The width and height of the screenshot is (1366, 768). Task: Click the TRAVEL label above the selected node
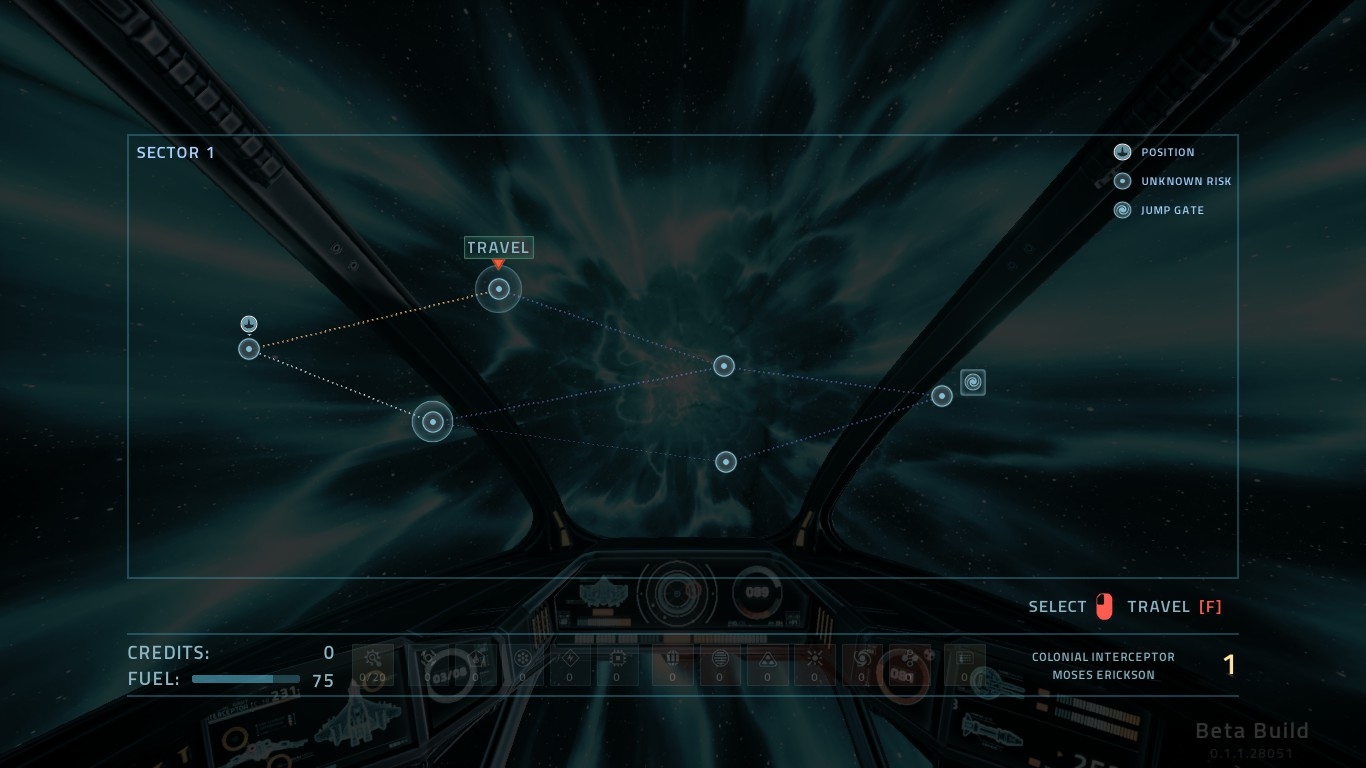point(499,247)
